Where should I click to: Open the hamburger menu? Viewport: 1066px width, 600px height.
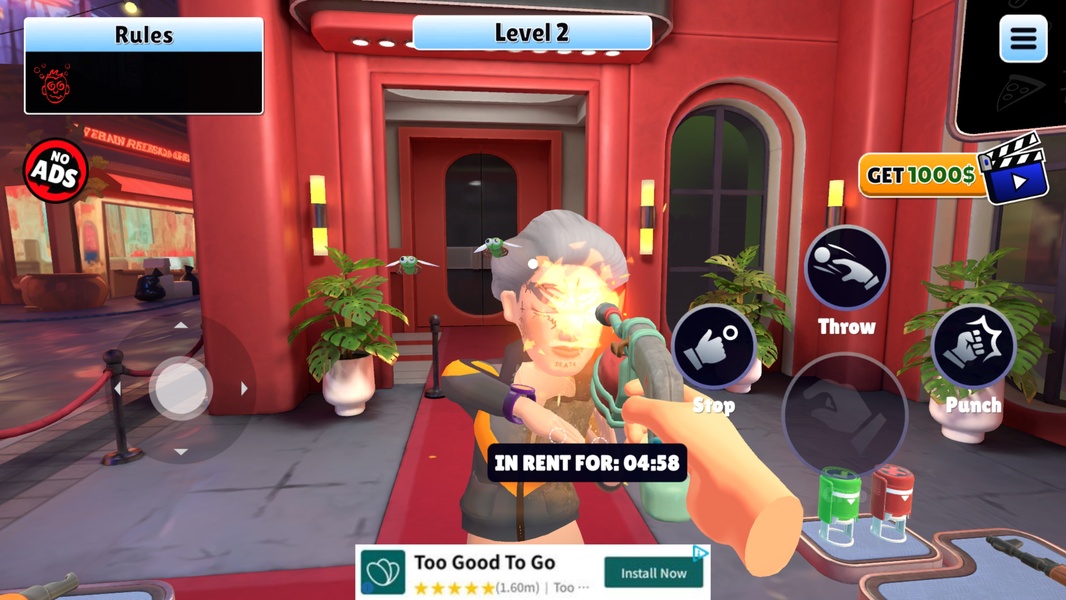1022,40
